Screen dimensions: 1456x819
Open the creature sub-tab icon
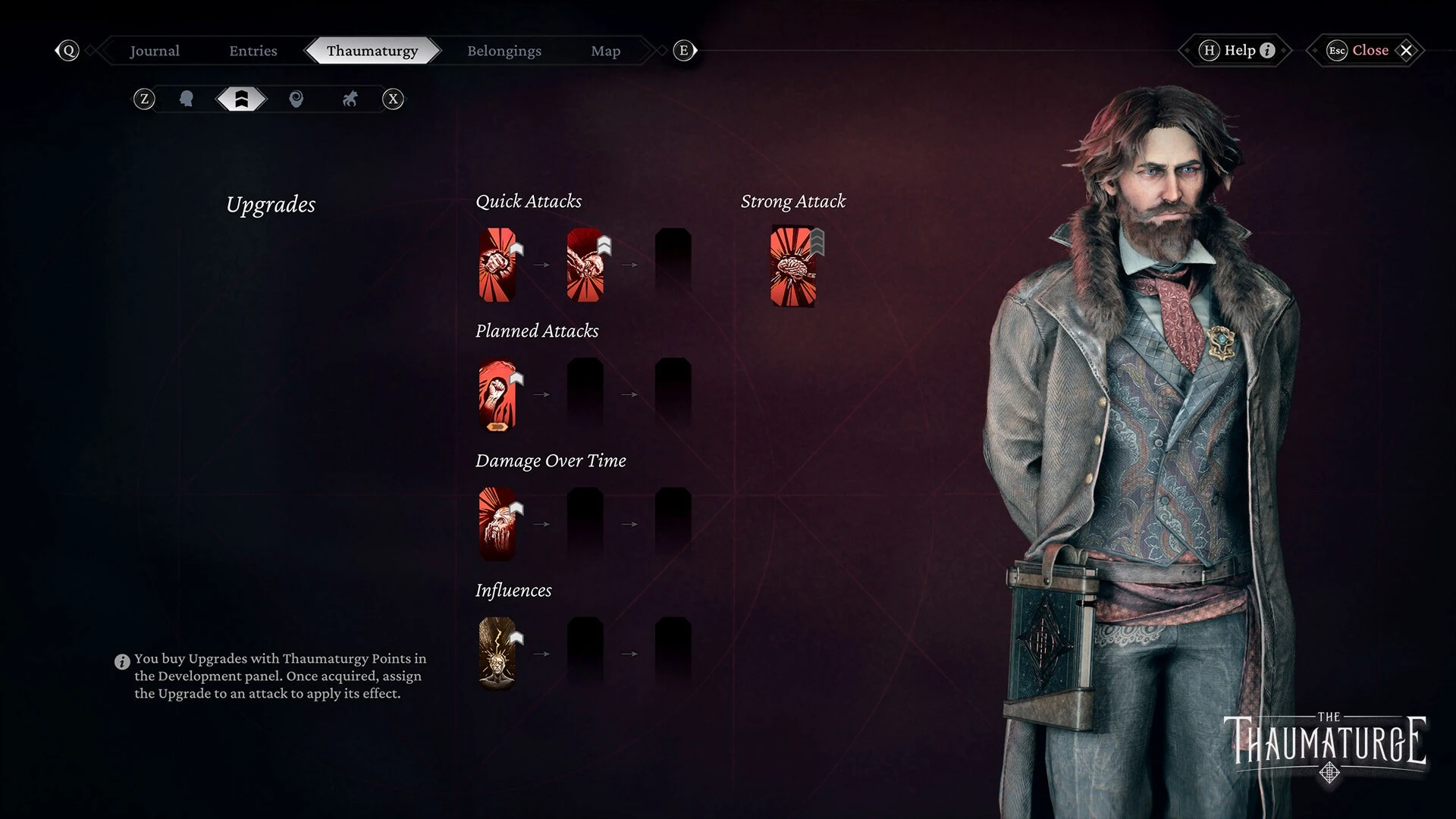[350, 99]
